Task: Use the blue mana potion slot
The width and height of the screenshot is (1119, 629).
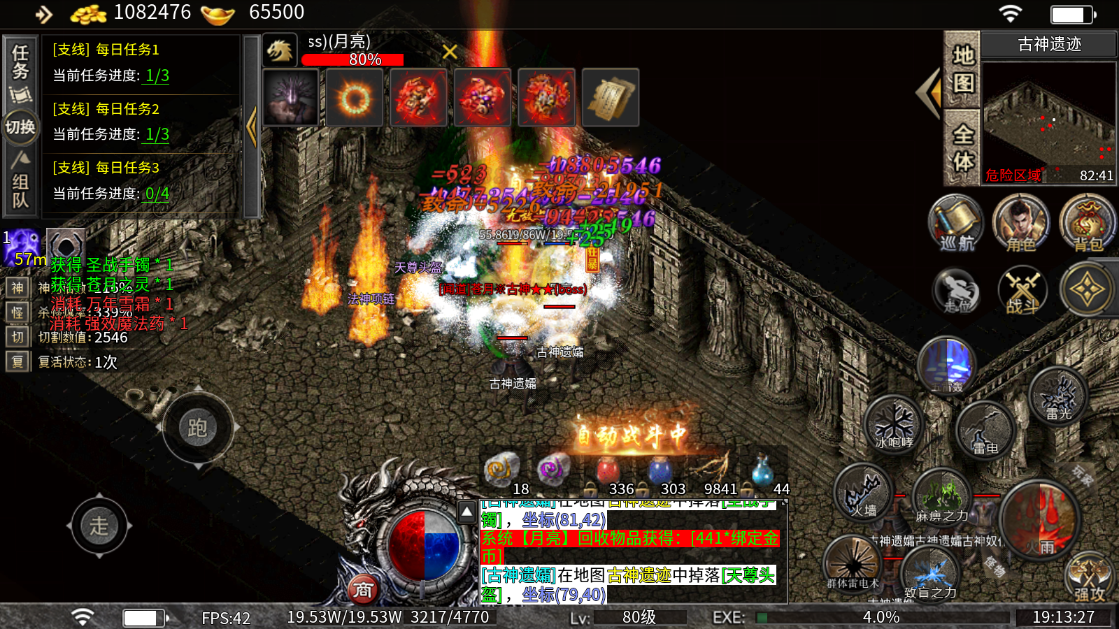Action: [x=661, y=469]
